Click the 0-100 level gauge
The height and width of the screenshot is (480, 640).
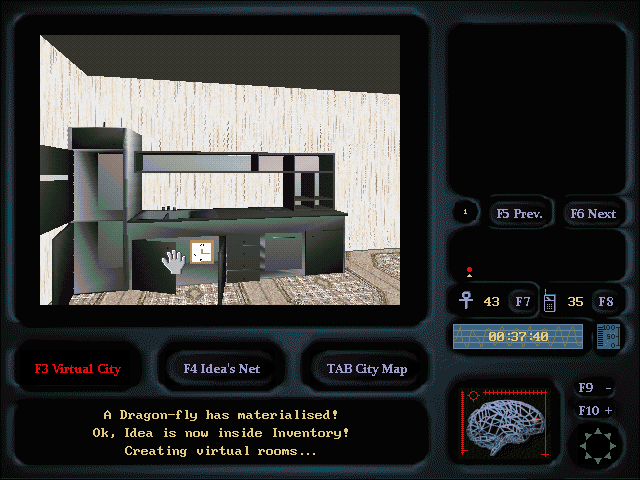[607, 337]
